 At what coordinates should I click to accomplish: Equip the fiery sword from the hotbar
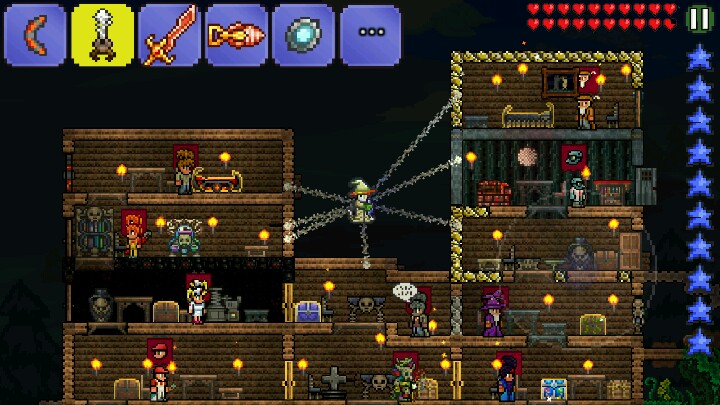(169, 35)
